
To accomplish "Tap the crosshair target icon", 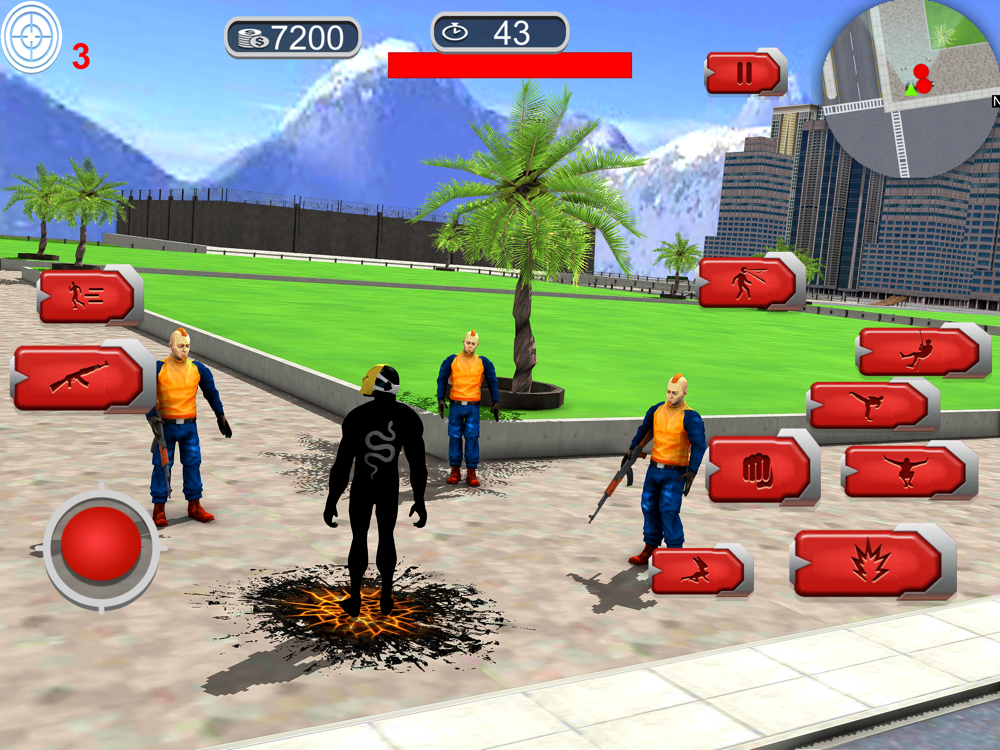I will 32,38.
